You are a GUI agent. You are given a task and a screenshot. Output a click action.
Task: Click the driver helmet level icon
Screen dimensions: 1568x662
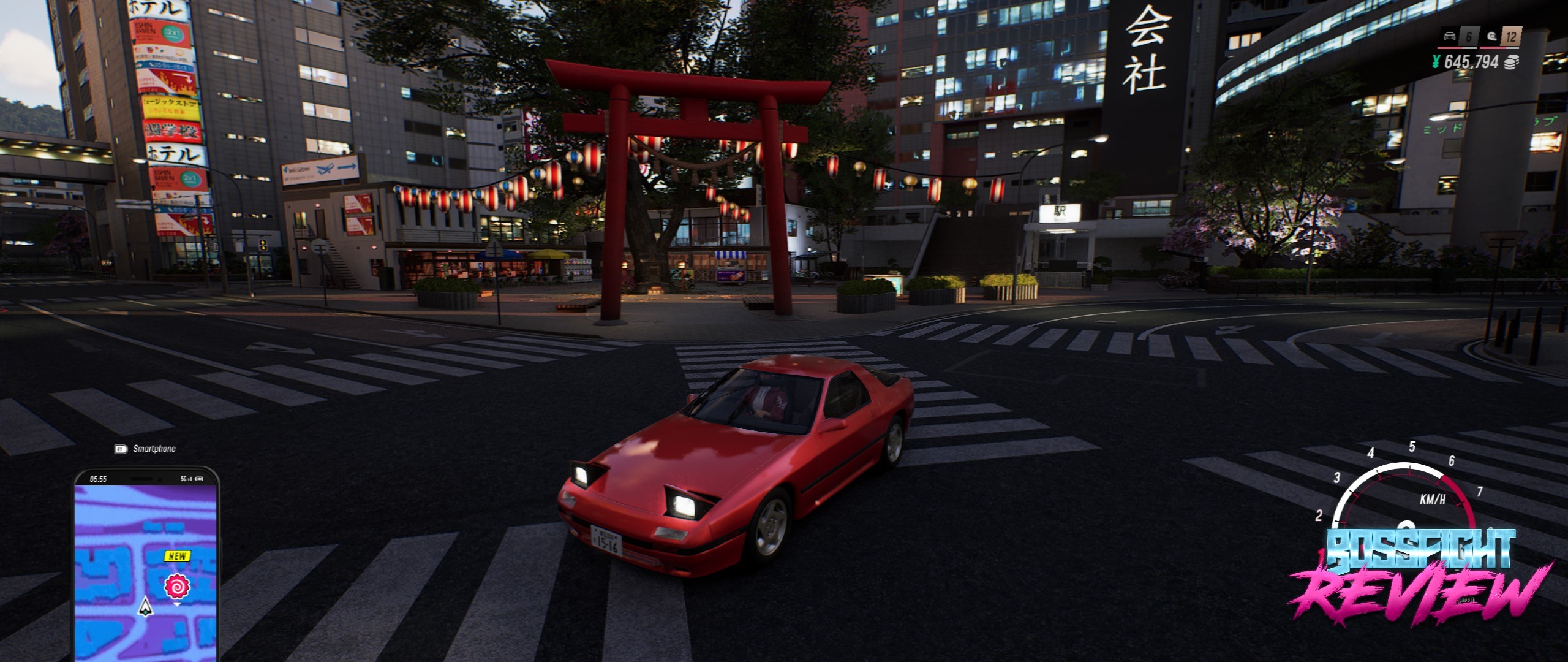click(x=1492, y=36)
